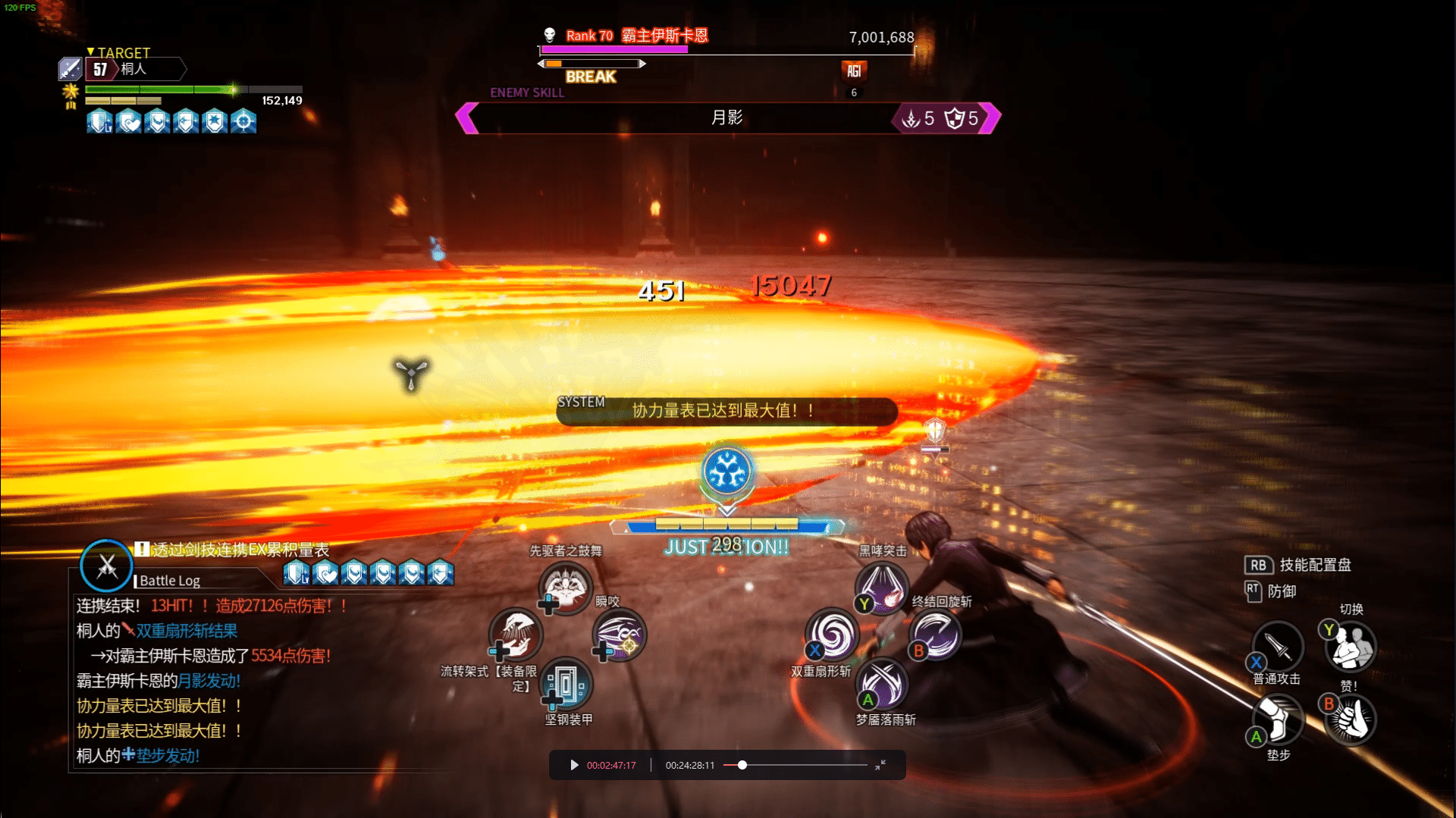Open the Battle Log crossed-swords icon

(106, 566)
